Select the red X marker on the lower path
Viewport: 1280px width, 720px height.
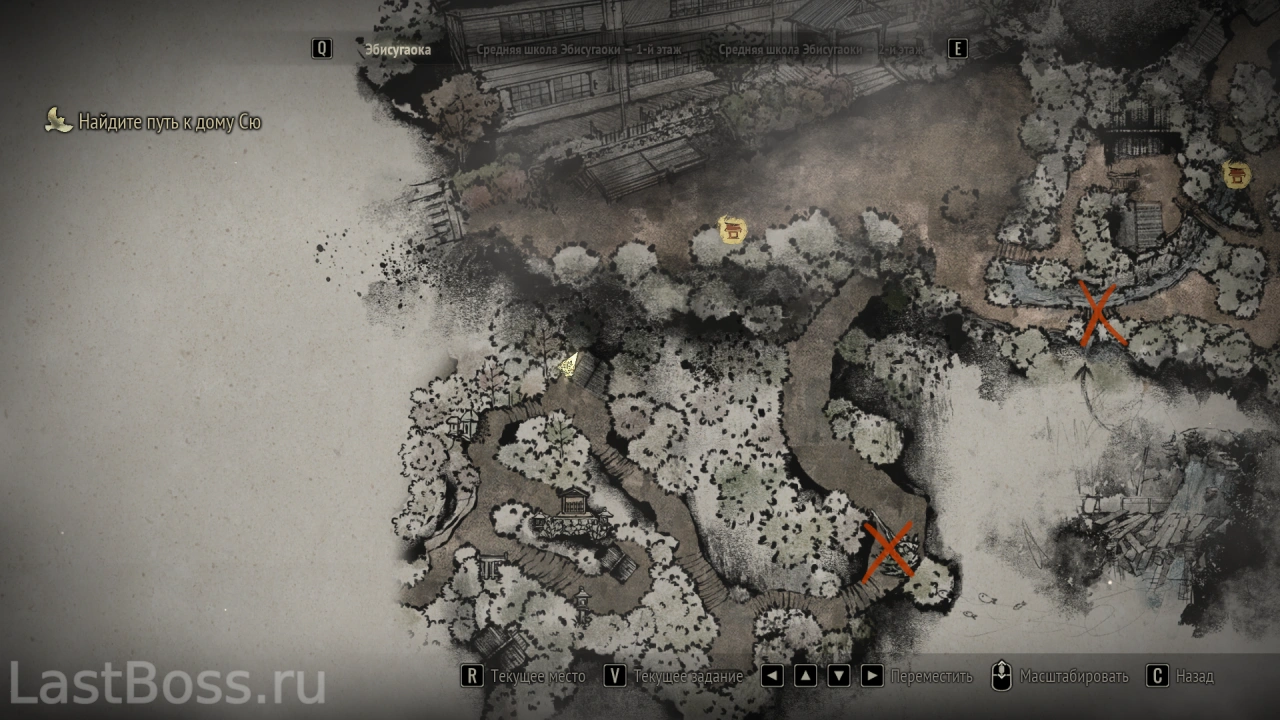(x=888, y=549)
